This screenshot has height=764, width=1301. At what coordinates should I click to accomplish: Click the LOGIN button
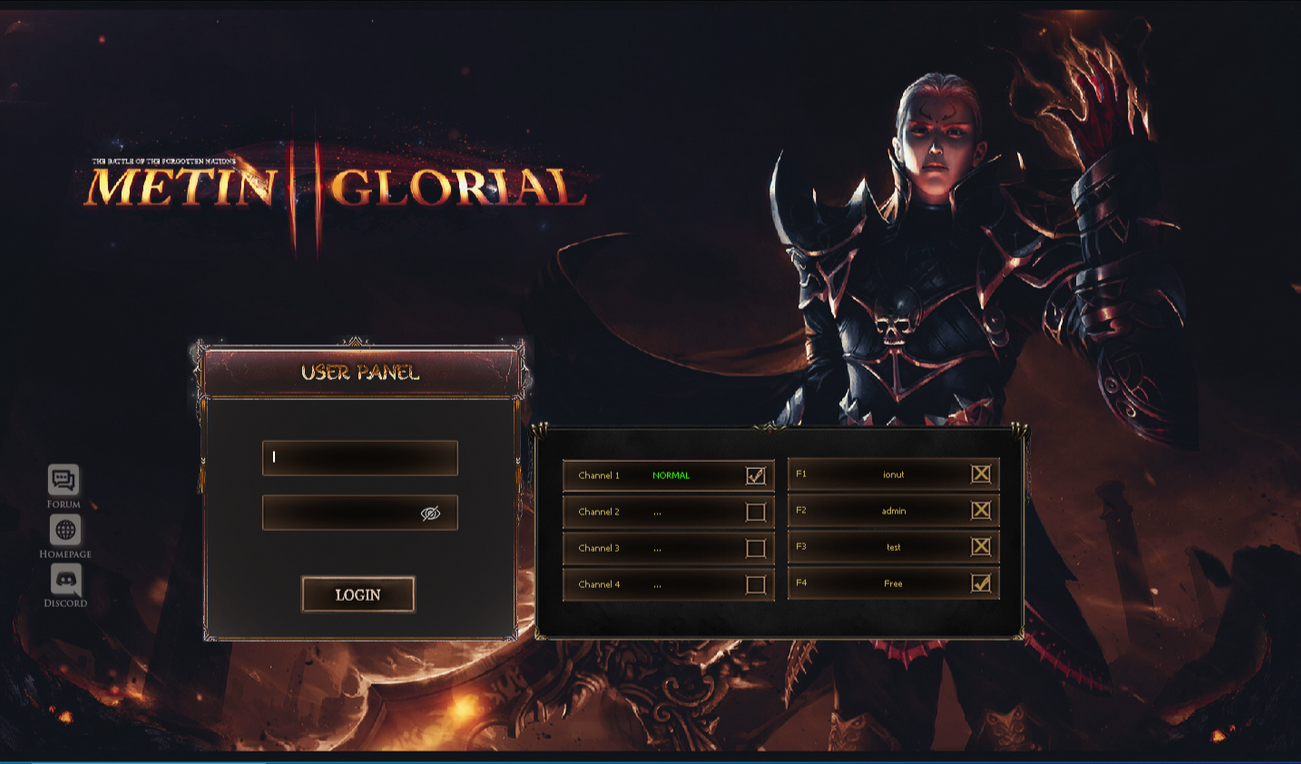(x=358, y=594)
